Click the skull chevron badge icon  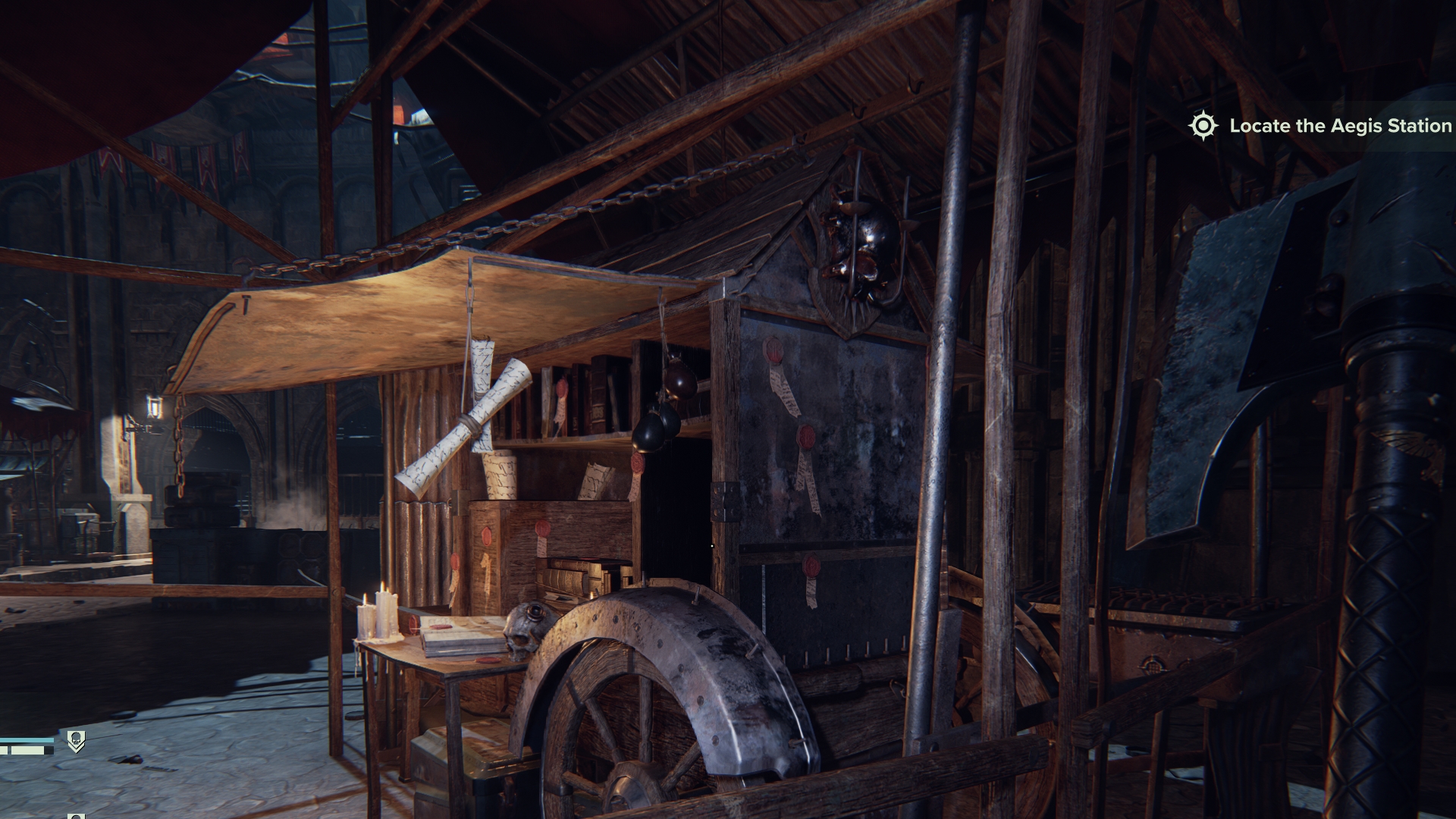tap(76, 741)
